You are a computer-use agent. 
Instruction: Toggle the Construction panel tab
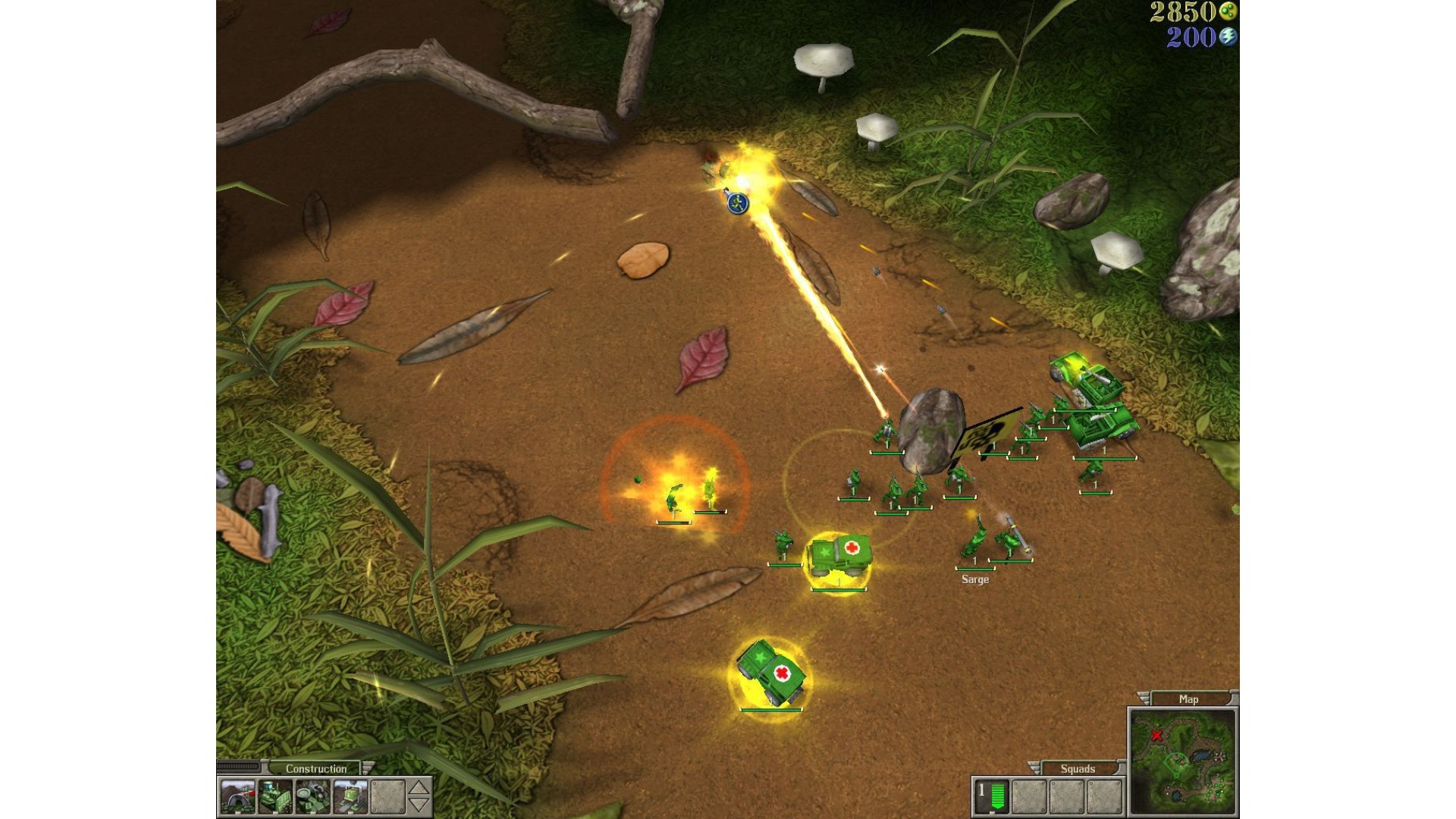click(315, 768)
